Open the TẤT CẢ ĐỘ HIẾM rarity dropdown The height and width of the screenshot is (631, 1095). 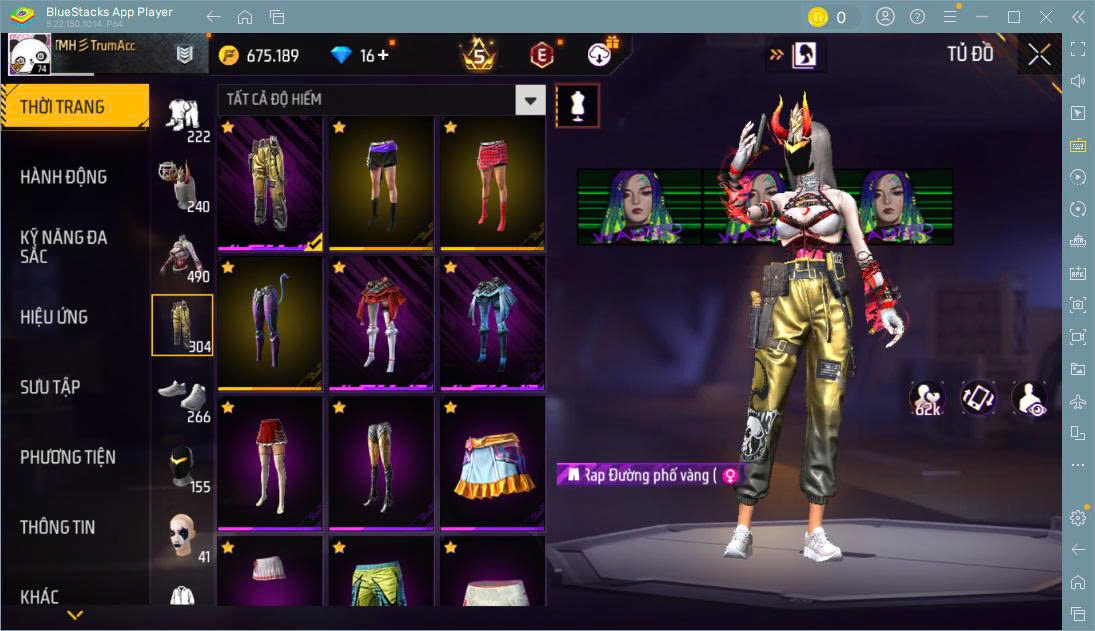pyautogui.click(x=530, y=100)
